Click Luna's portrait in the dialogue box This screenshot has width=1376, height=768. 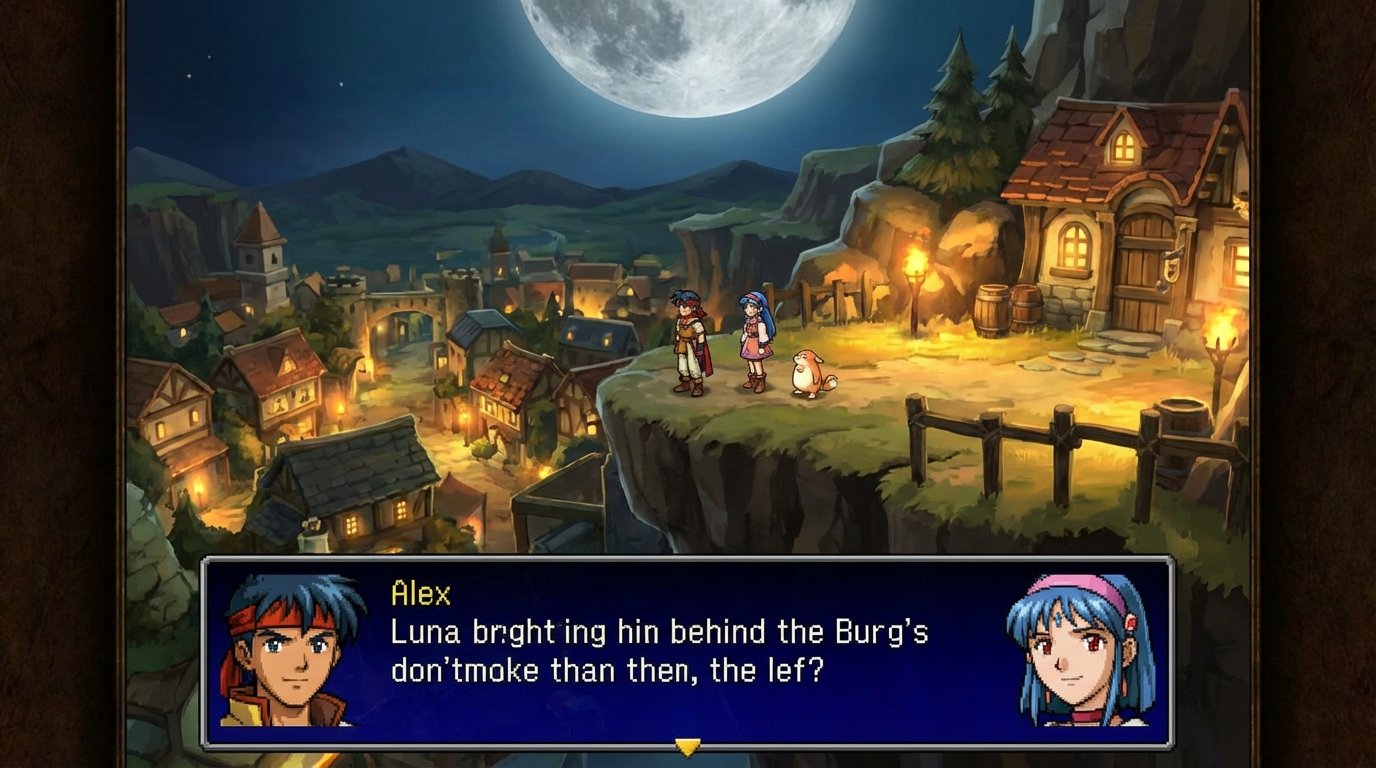[x=1076, y=652]
